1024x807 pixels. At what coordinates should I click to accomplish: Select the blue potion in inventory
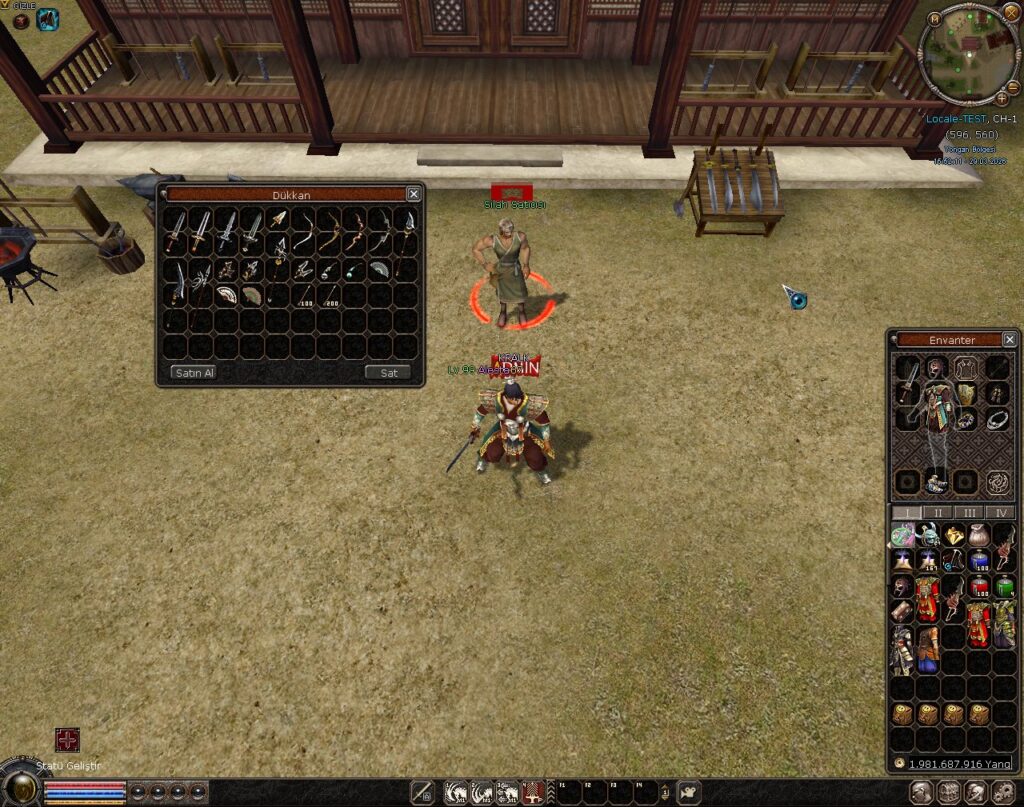click(x=979, y=561)
